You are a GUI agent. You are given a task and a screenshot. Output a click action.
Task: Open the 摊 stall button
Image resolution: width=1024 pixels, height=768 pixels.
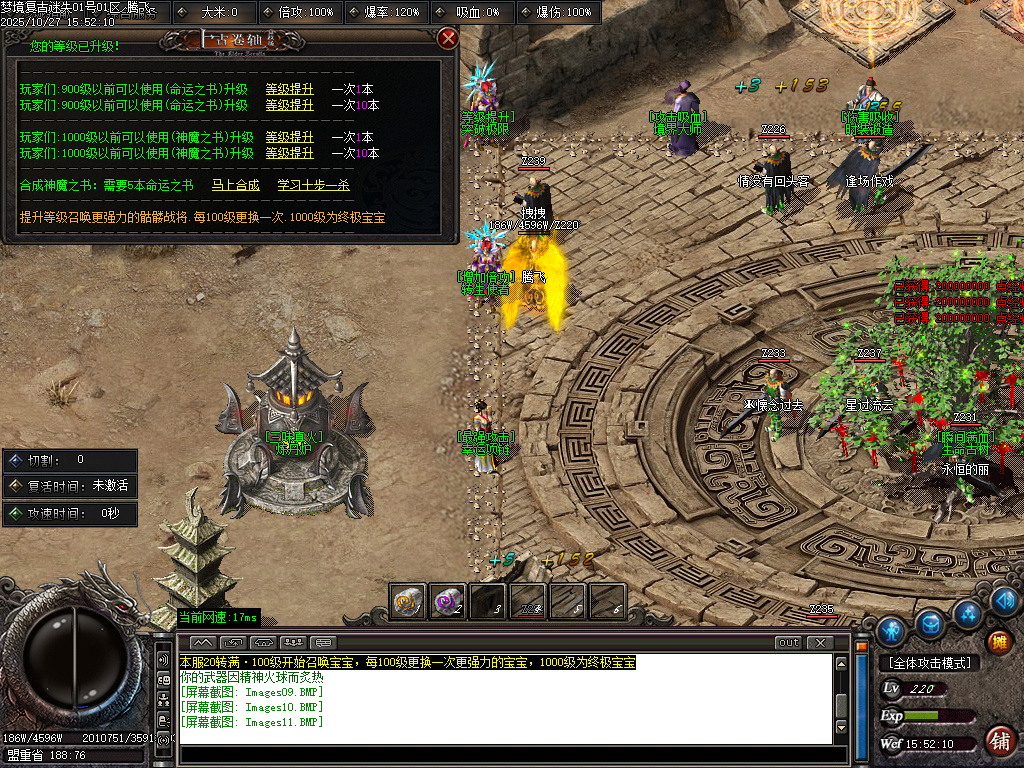coord(998,641)
